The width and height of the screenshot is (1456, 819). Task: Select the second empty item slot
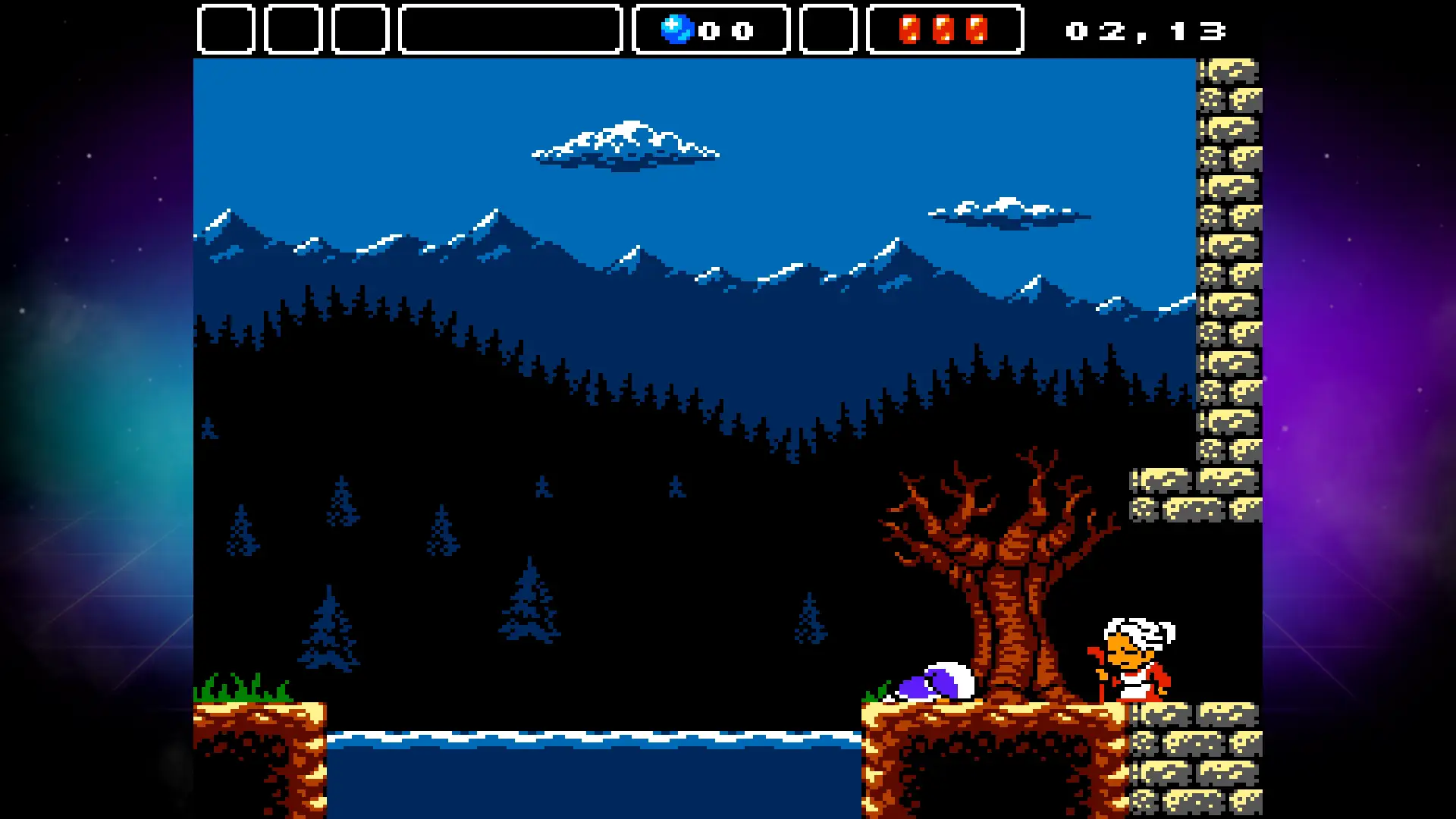[292, 30]
